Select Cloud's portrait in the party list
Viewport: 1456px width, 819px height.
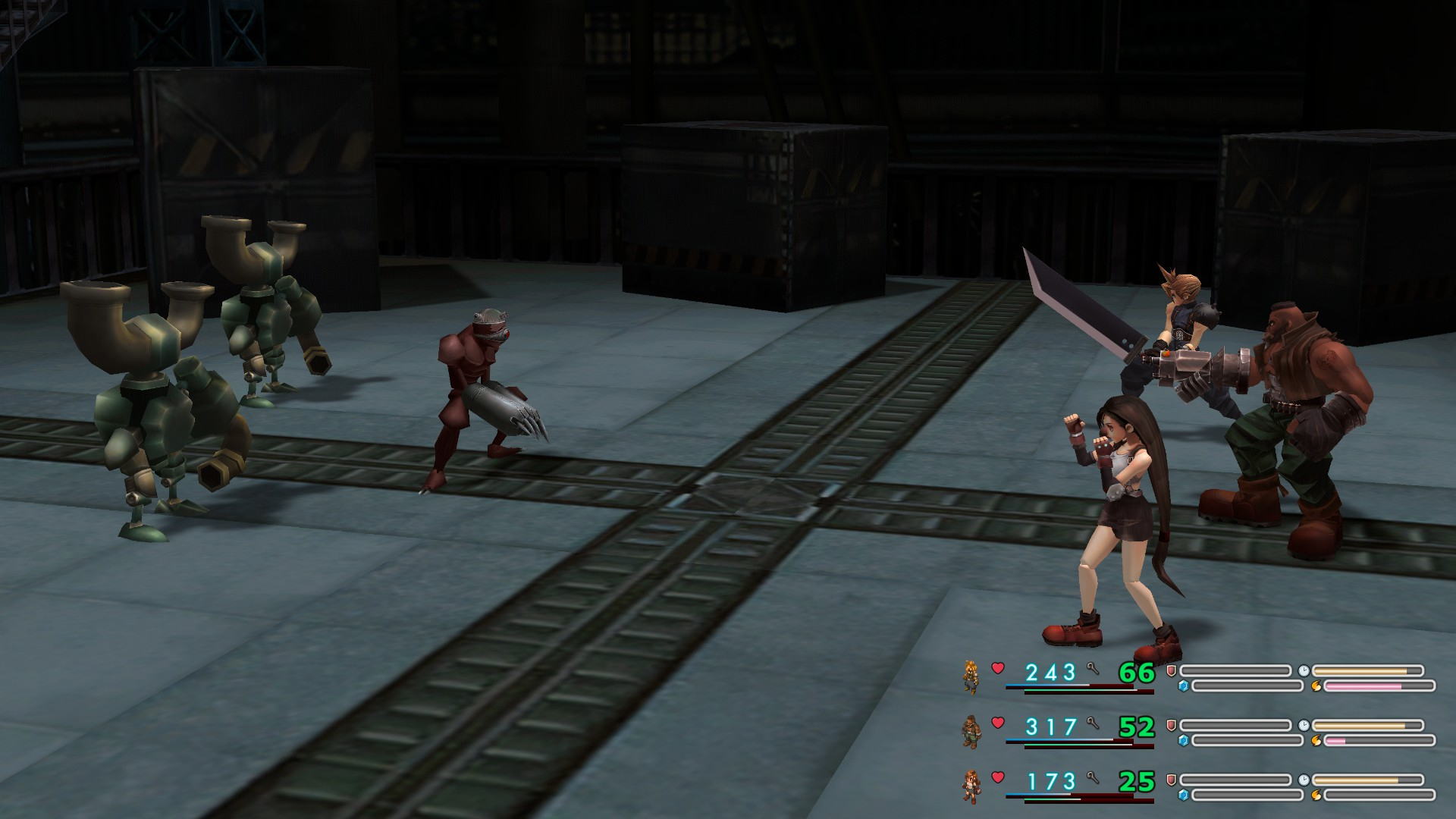971,676
